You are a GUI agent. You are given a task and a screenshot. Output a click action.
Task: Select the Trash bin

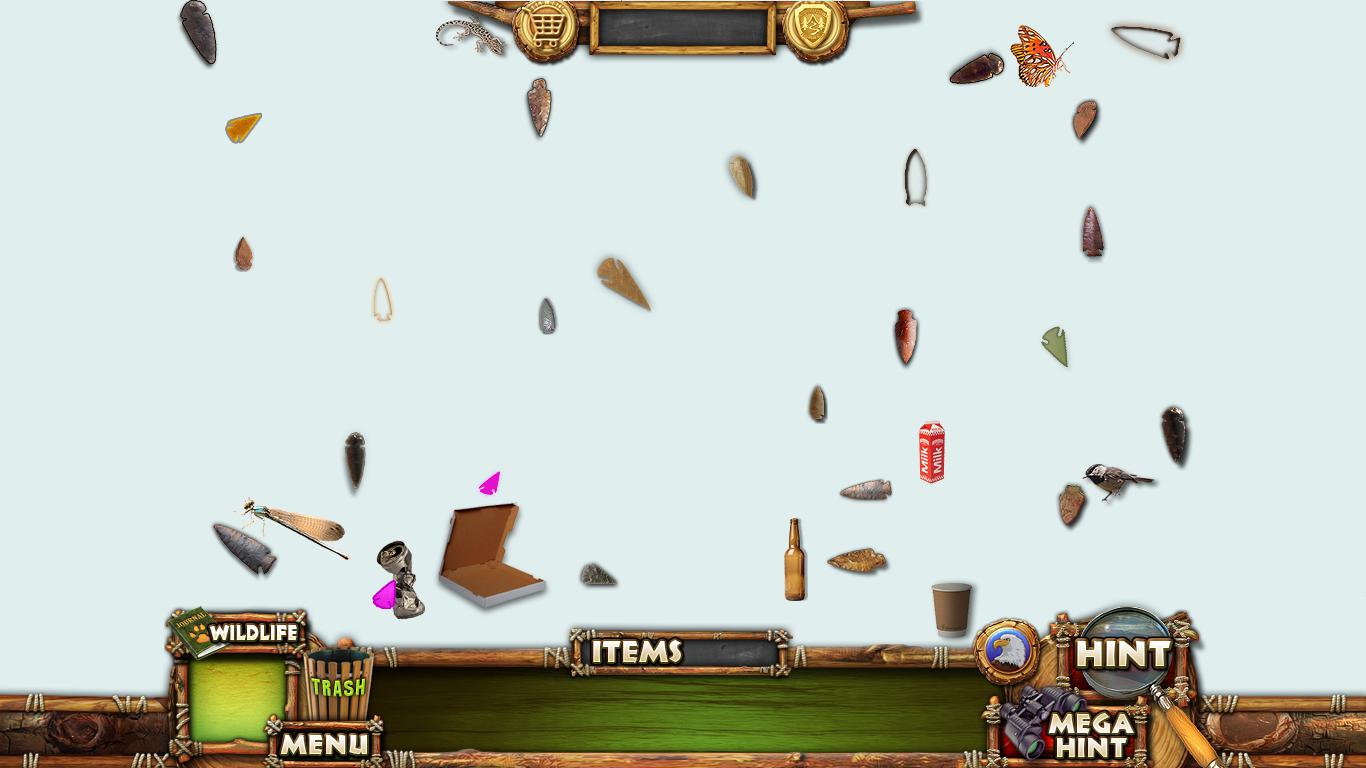pos(338,684)
